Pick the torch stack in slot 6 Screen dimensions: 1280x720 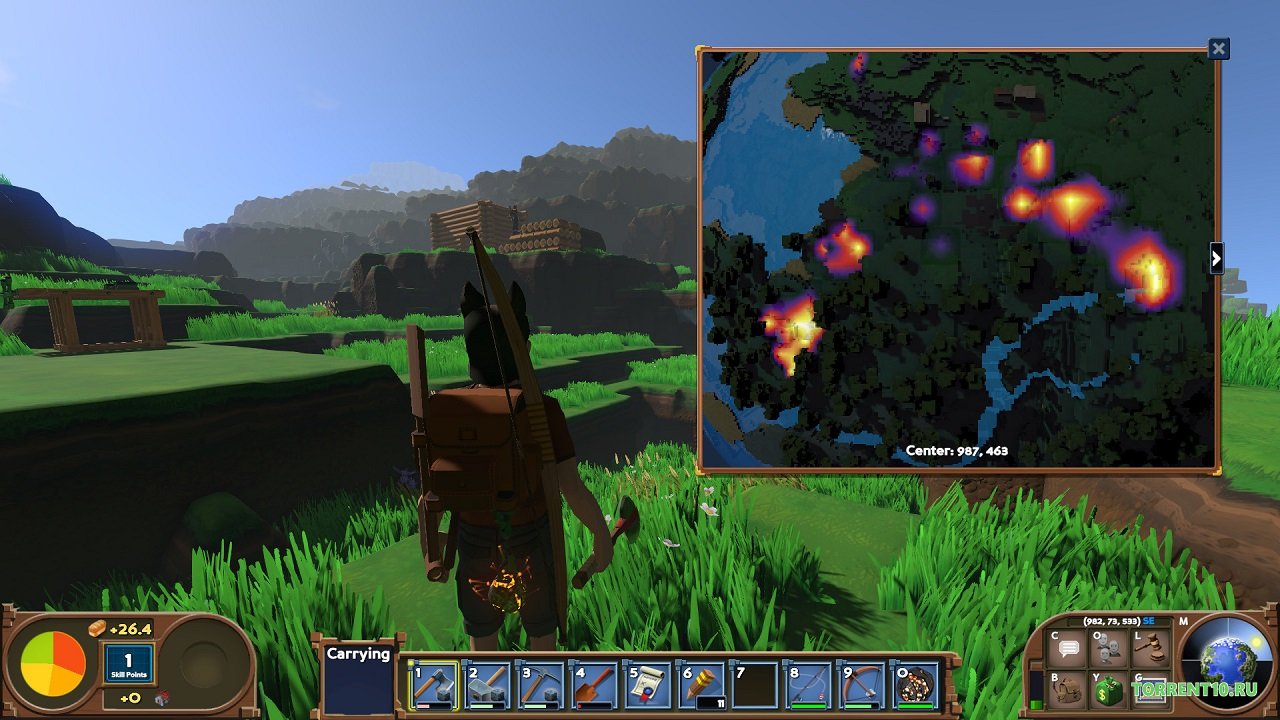702,686
